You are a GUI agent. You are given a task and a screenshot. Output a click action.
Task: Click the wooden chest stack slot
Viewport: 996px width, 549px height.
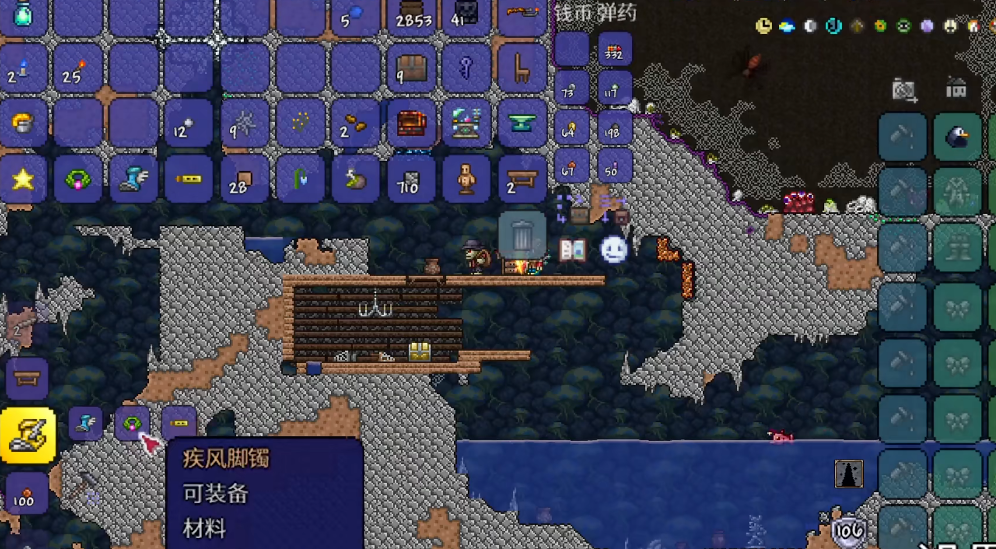click(411, 68)
